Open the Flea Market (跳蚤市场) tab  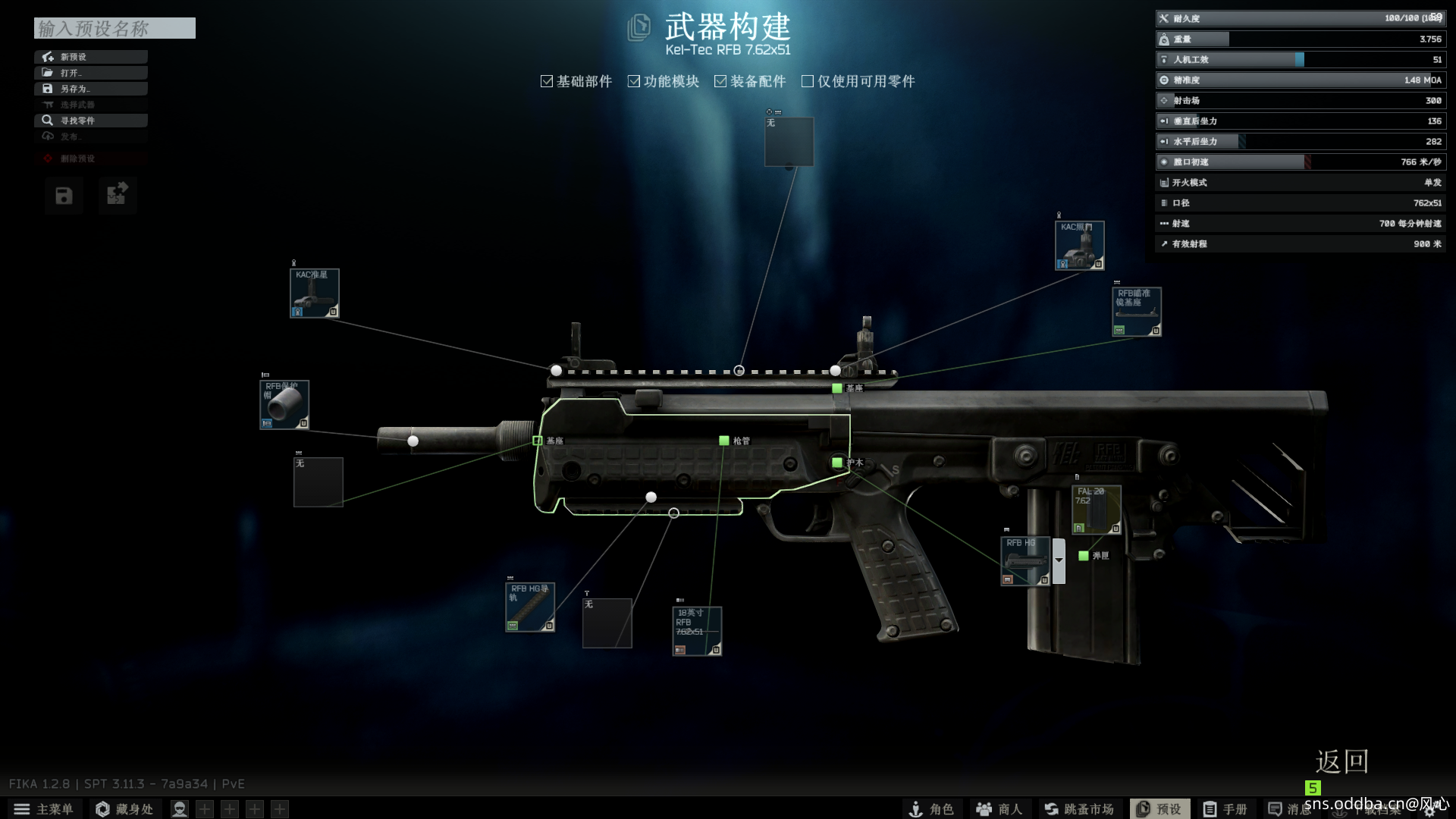pyautogui.click(x=1079, y=809)
